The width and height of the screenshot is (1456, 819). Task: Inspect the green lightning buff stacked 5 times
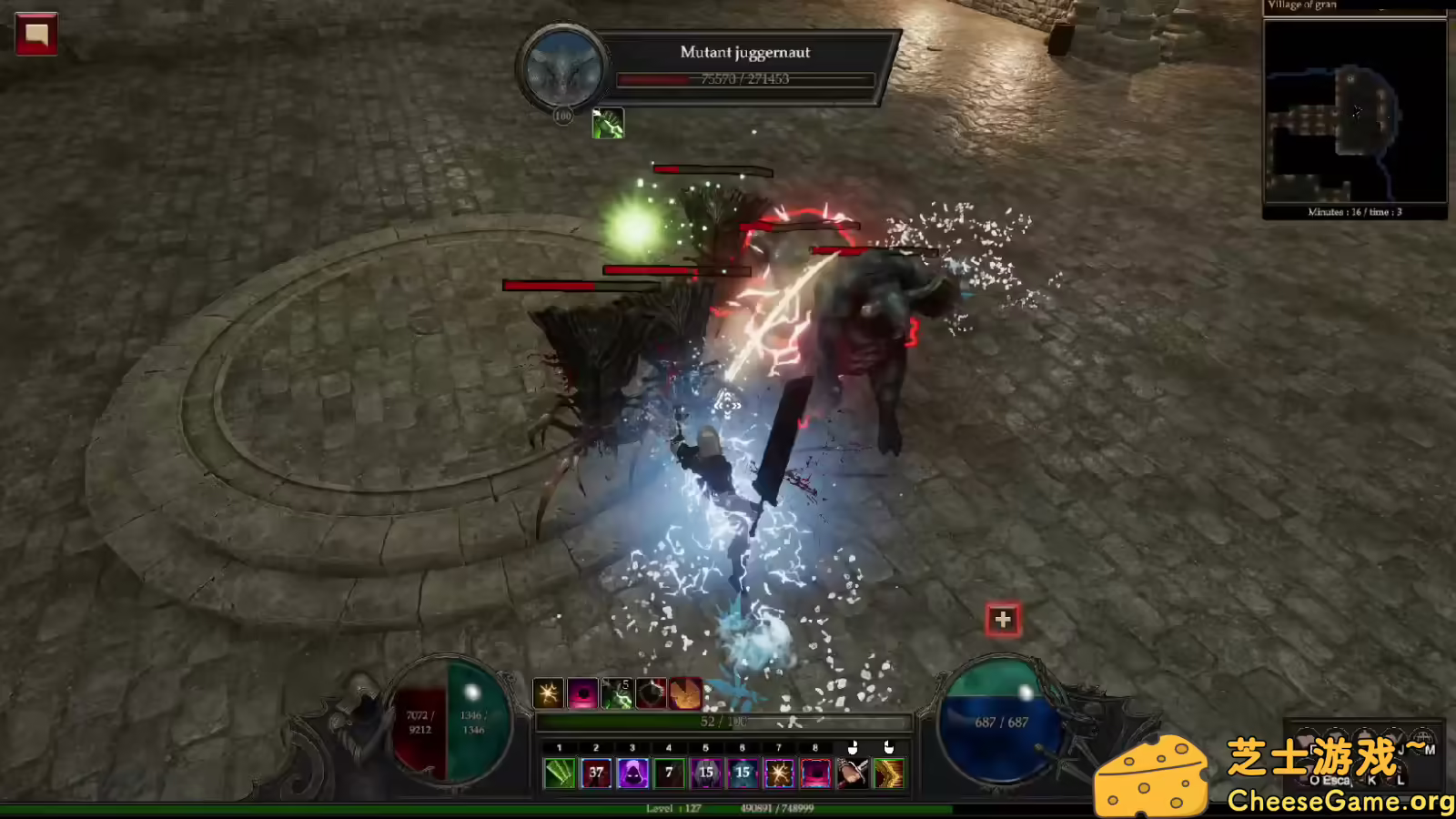(618, 693)
